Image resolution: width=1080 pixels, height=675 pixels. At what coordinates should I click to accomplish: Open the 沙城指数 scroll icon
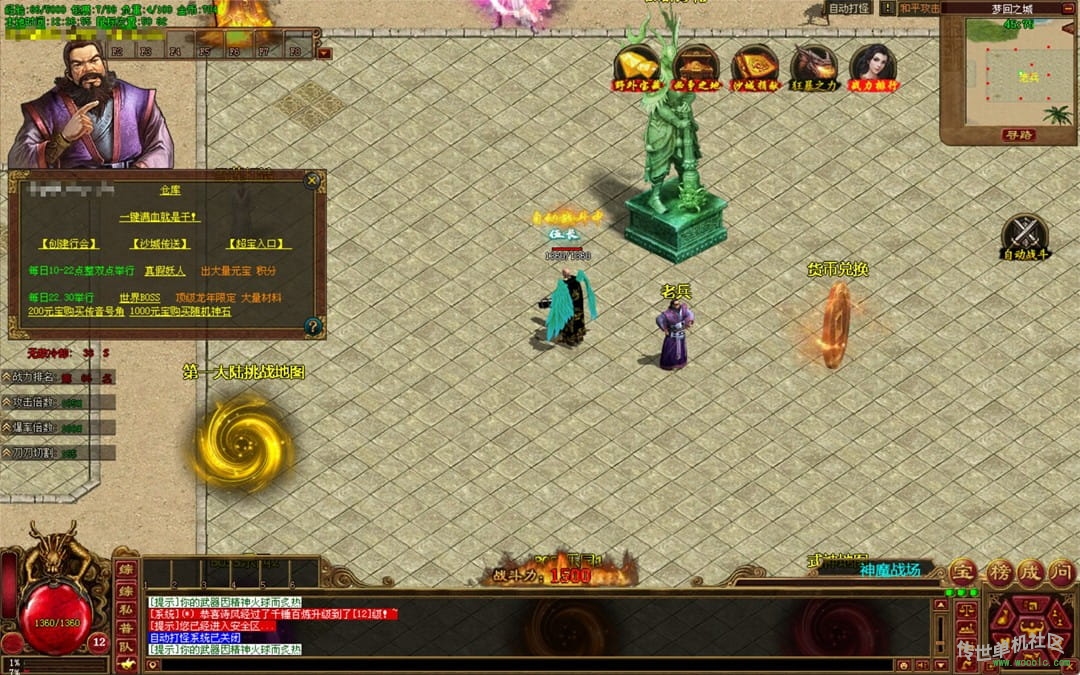pyautogui.click(x=755, y=66)
